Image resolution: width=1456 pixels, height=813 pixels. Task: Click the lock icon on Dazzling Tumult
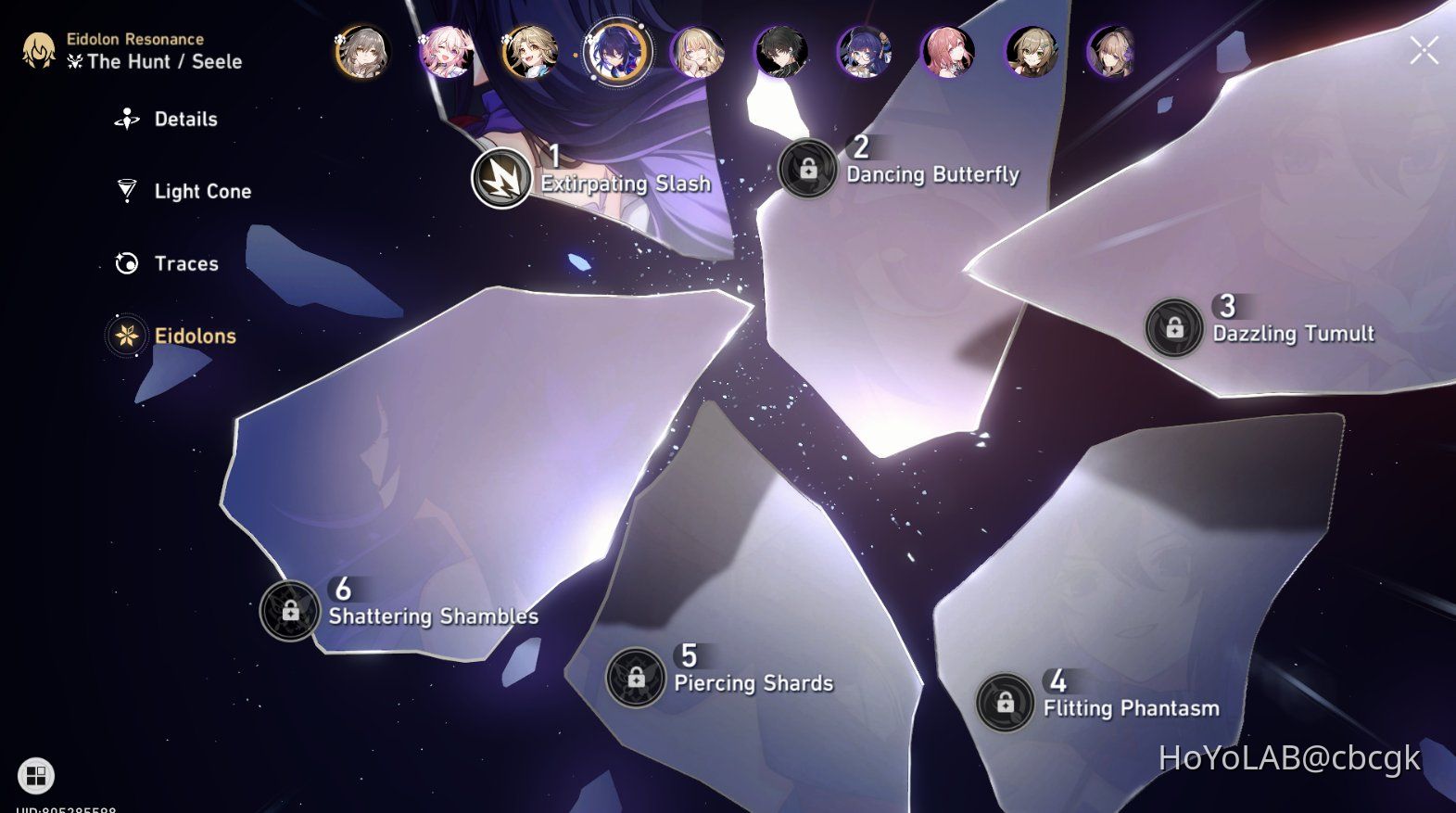click(1175, 327)
